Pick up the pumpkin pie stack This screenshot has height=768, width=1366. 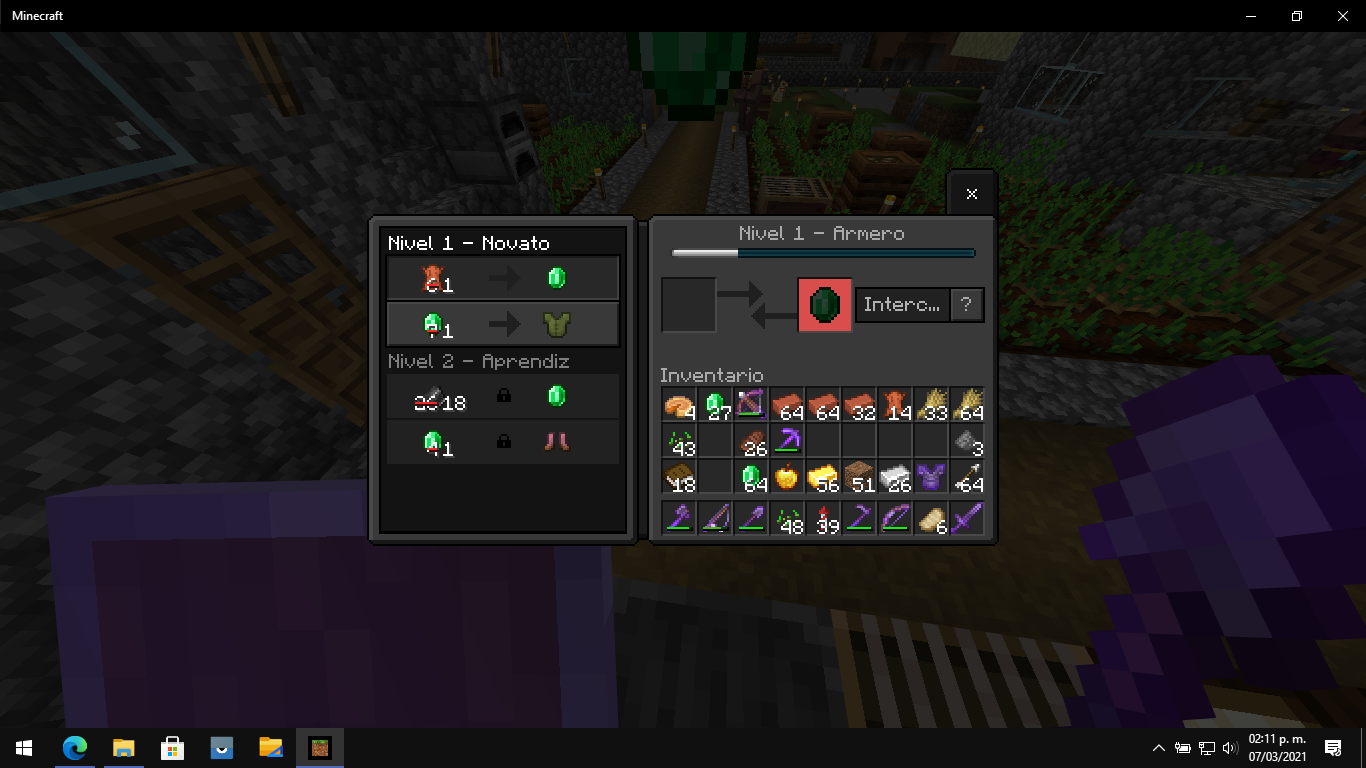point(679,405)
